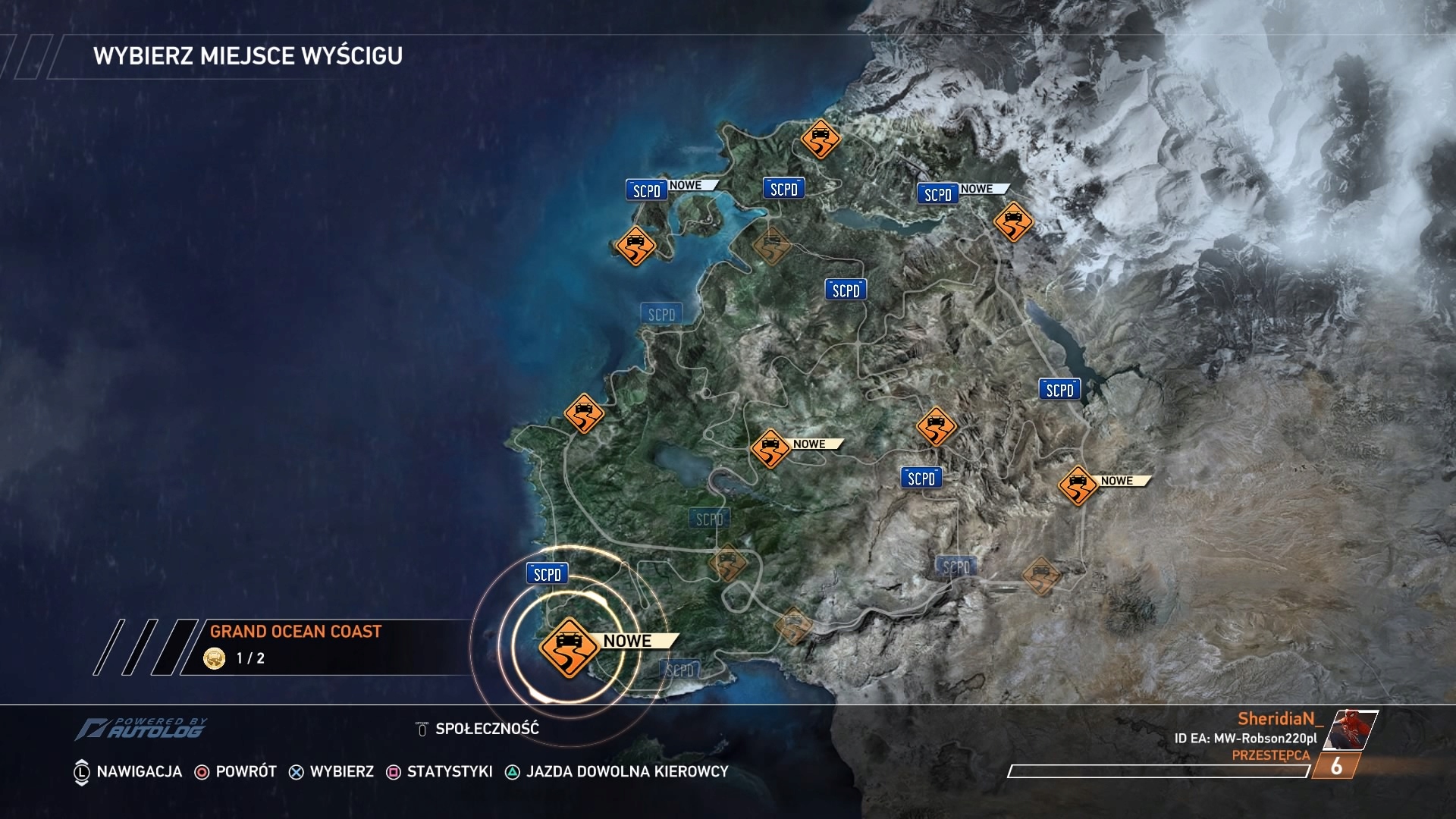1456x819 pixels.
Task: Select the highlighted Grand Ocean Coast race marker
Action: tap(569, 646)
